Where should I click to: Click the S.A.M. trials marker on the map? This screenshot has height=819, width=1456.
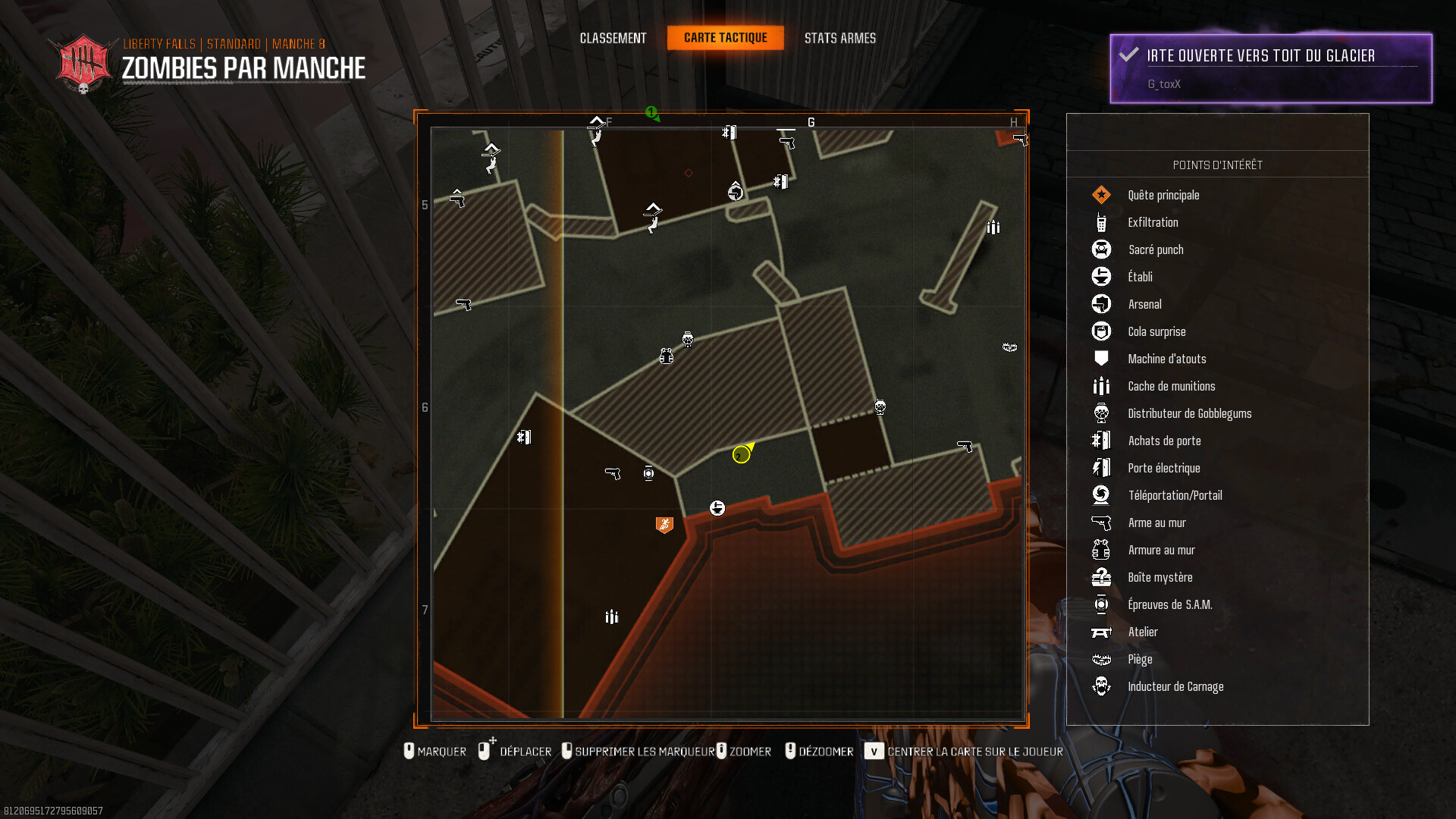pyautogui.click(x=648, y=473)
